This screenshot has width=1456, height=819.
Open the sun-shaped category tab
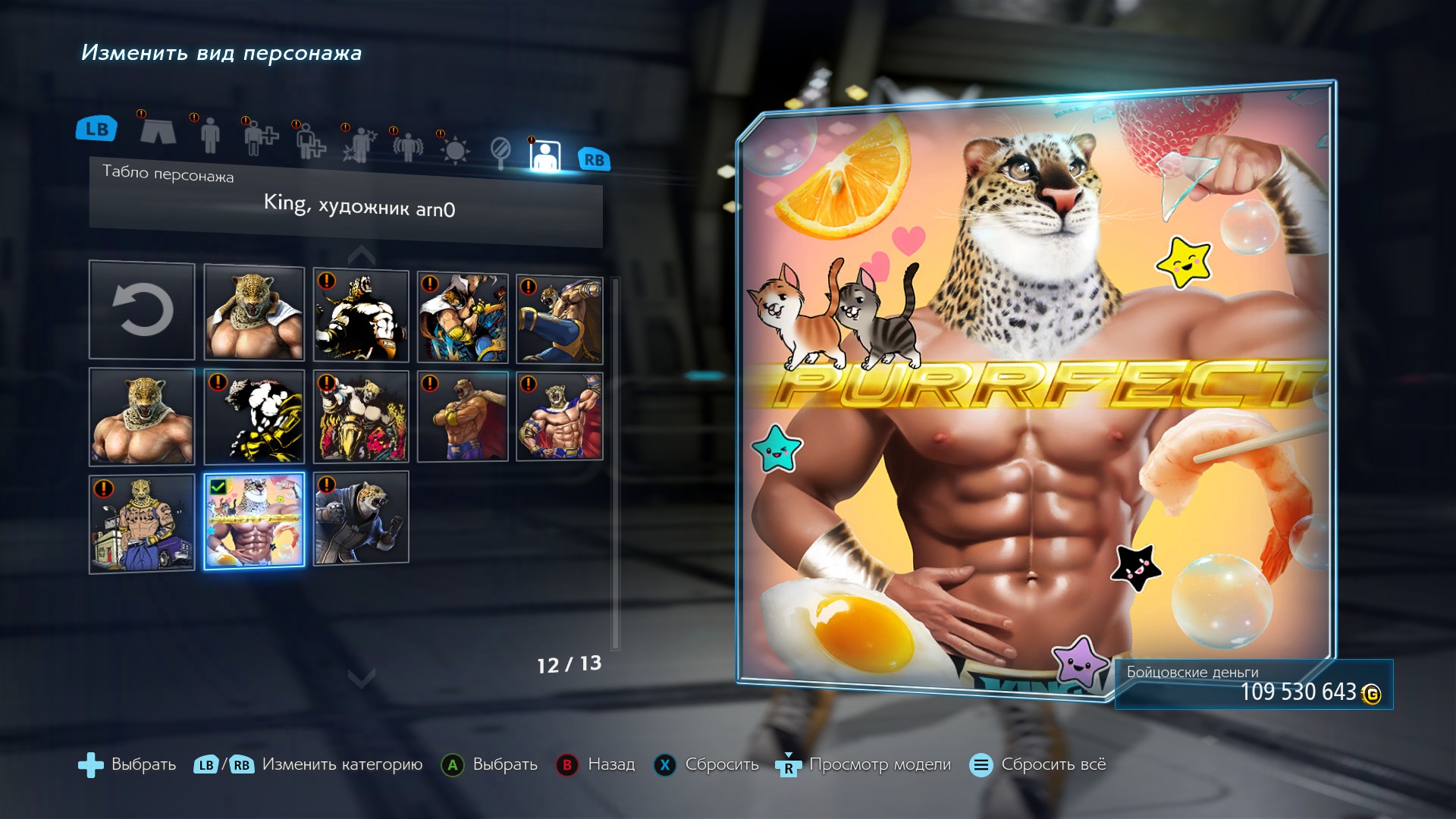point(455,150)
